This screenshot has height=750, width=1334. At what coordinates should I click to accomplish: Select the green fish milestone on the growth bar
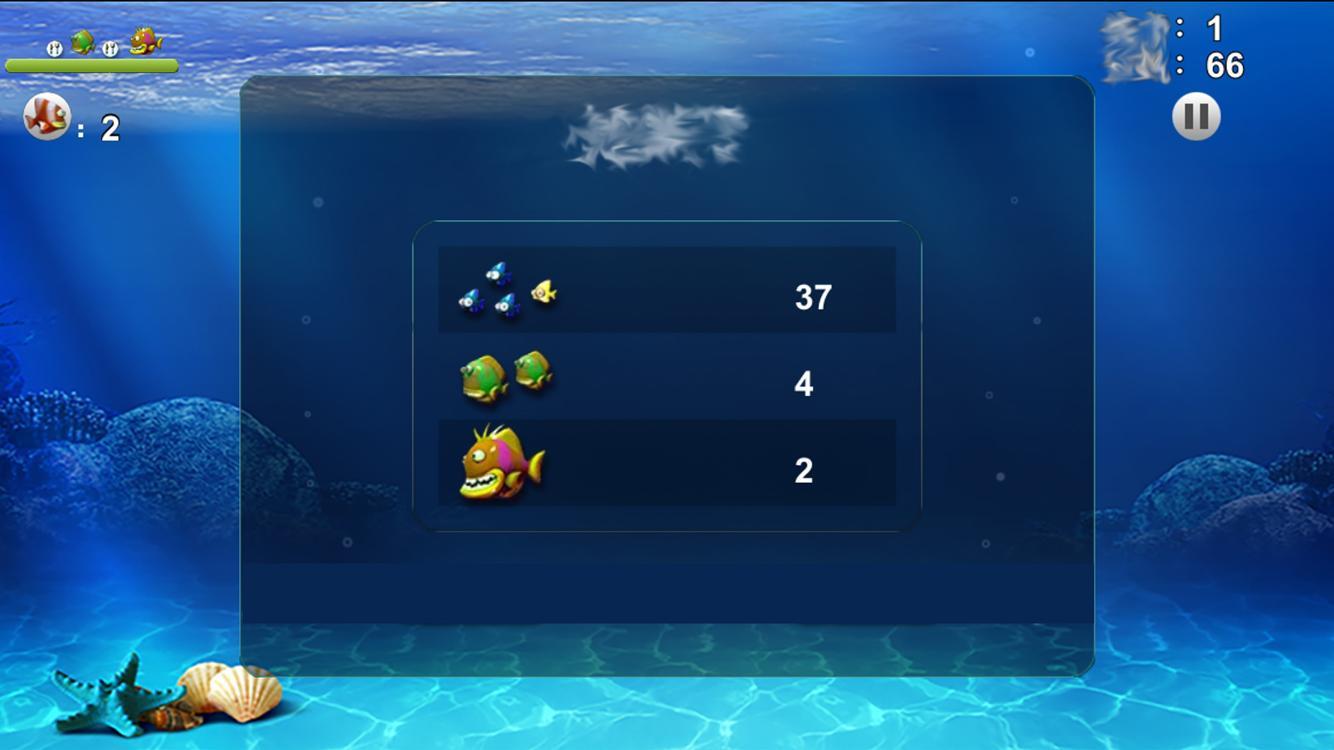coord(82,41)
